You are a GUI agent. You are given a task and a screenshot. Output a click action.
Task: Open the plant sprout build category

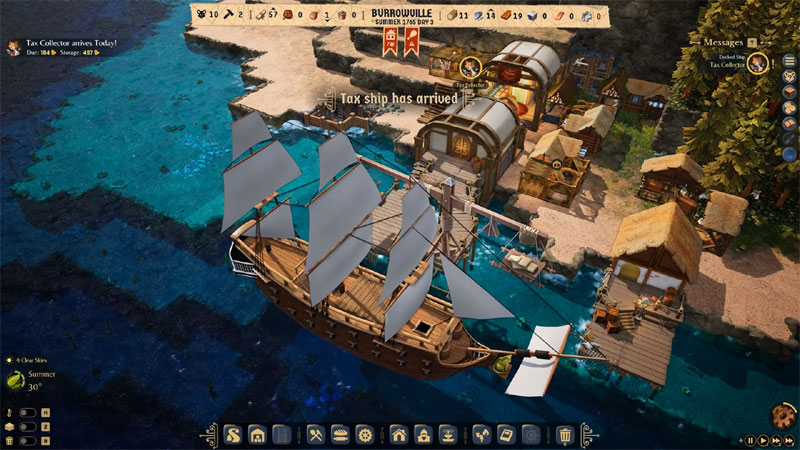tap(481, 435)
